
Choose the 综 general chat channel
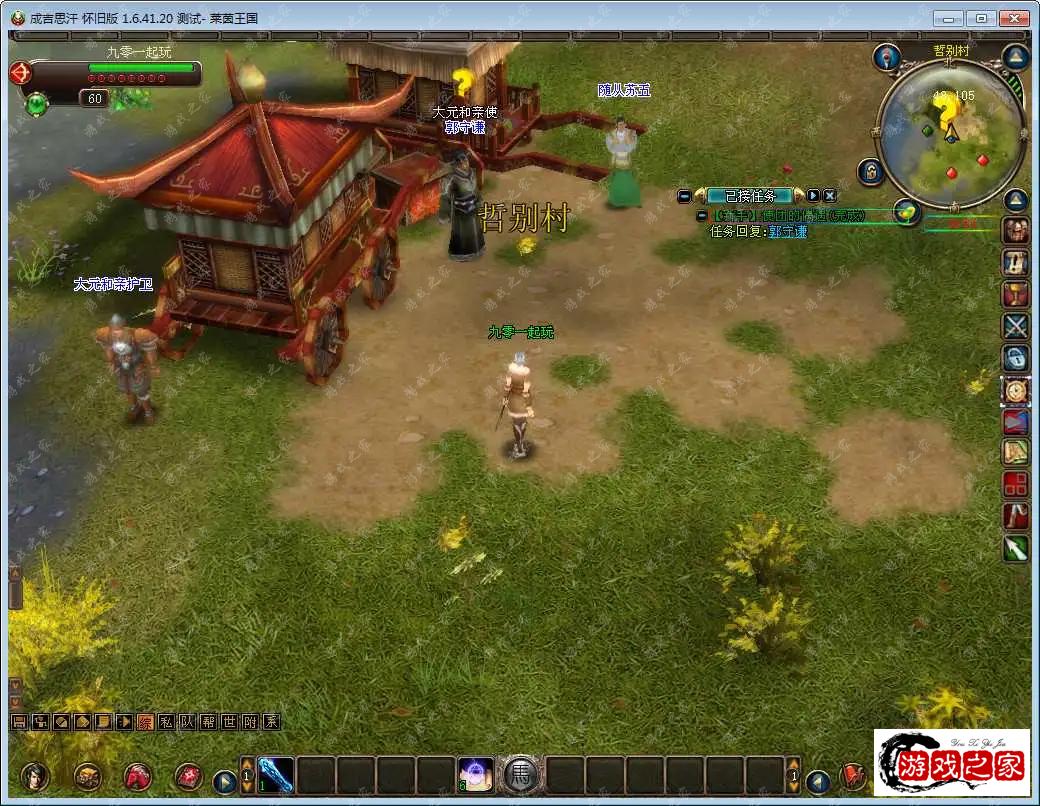(x=145, y=721)
